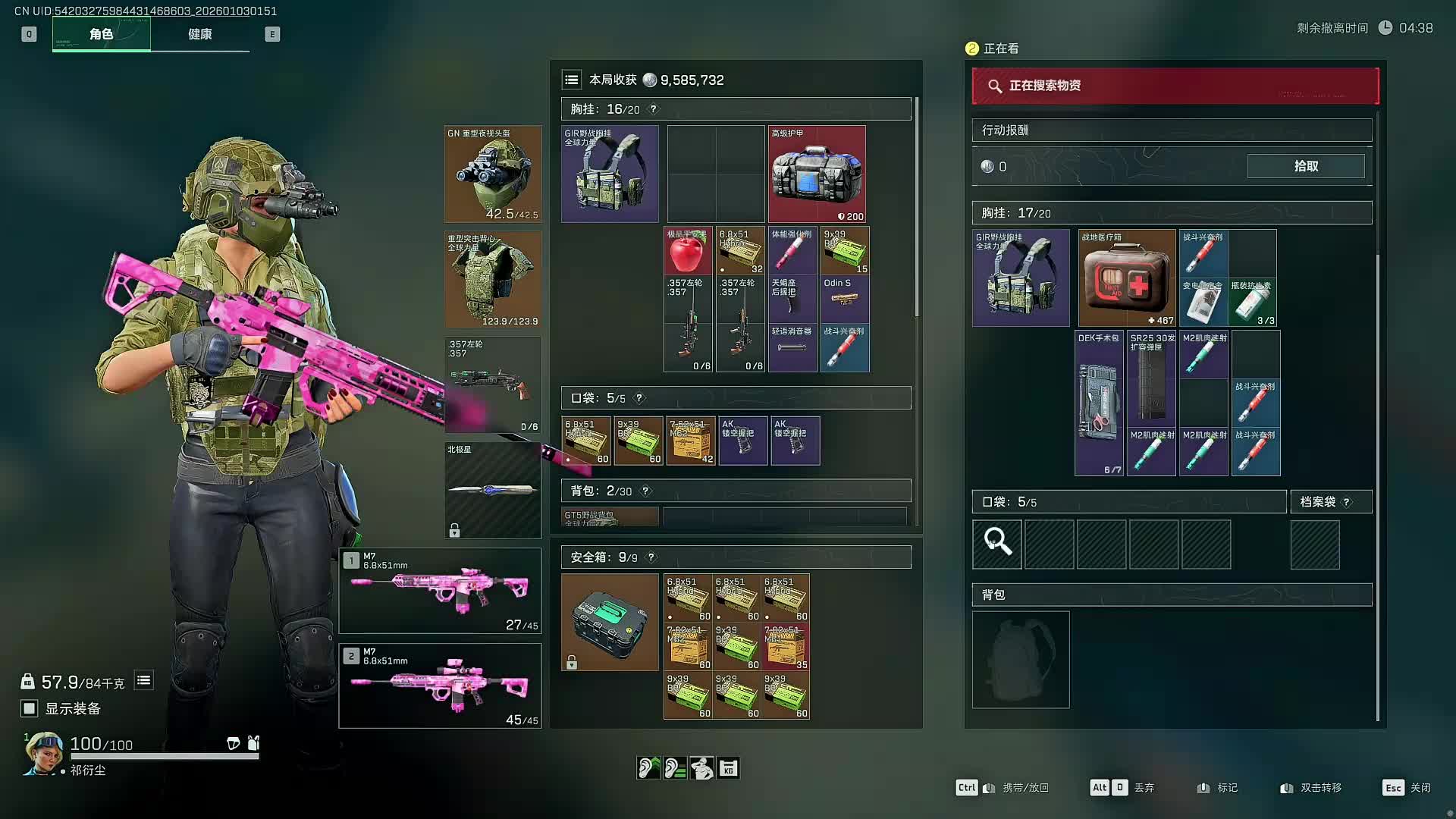
Task: Open the list icon beside 本局收获
Action: (x=572, y=80)
